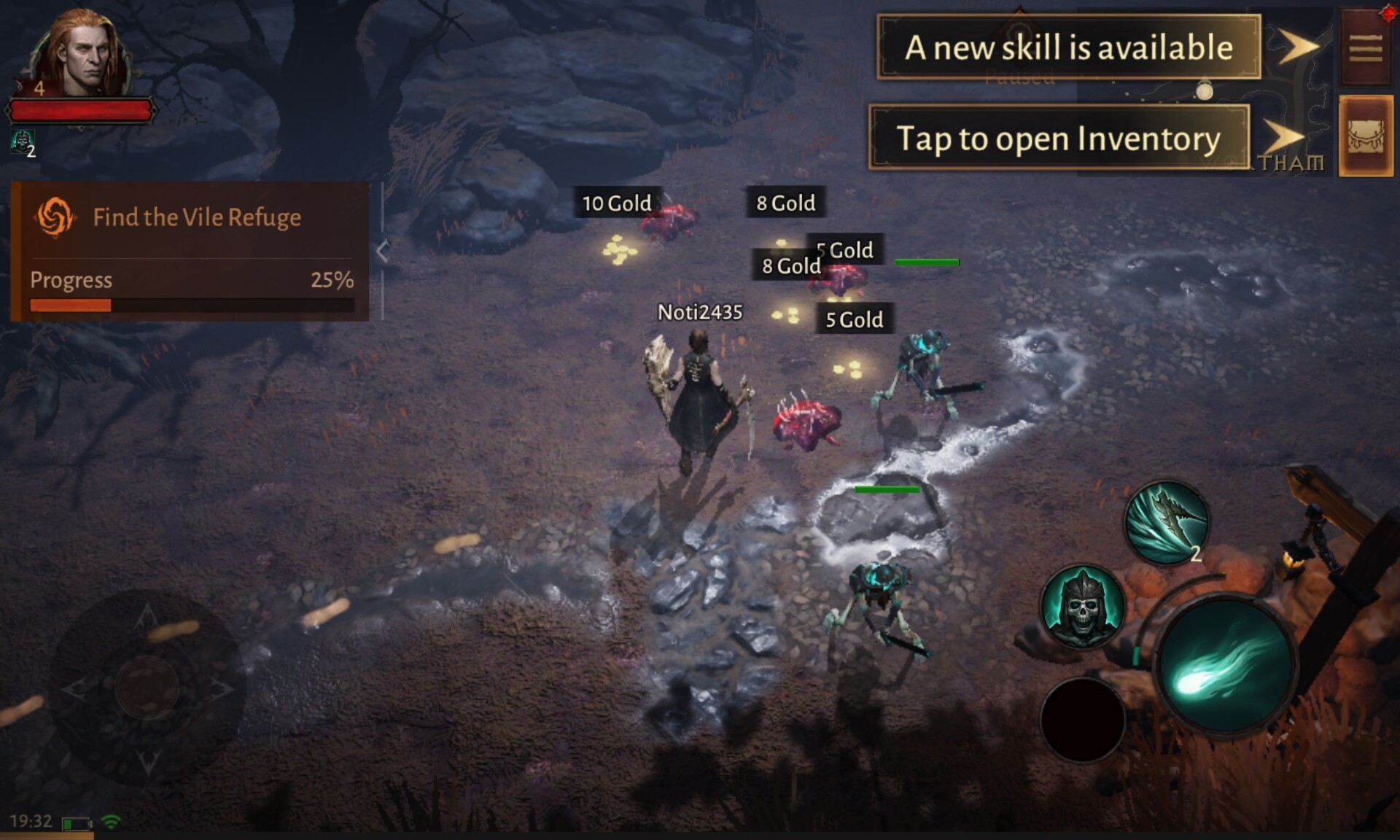Tap the empty dark skill slot
The height and width of the screenshot is (840, 1400).
click(x=1082, y=719)
